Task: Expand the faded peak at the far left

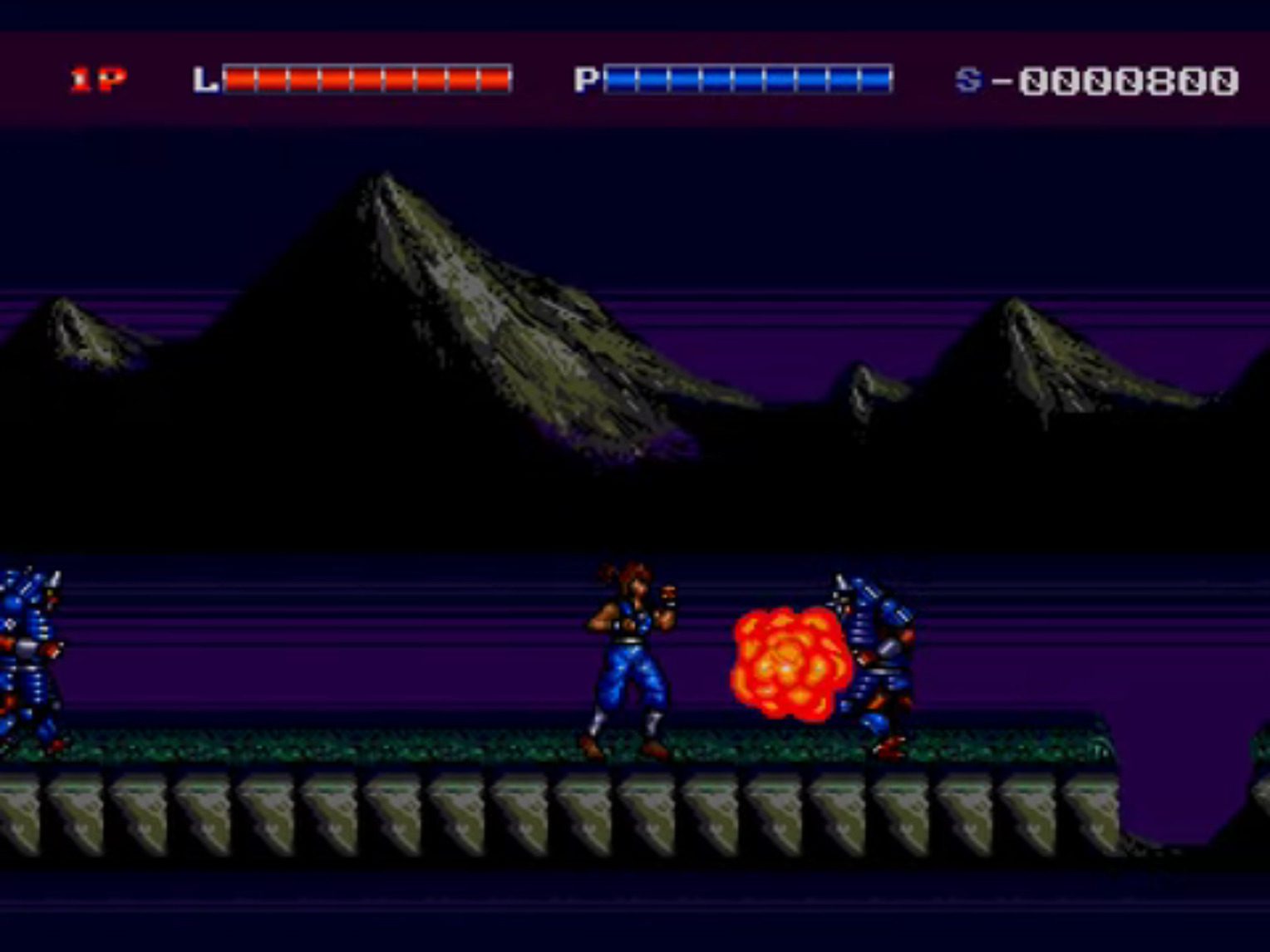Action: click(x=75, y=332)
